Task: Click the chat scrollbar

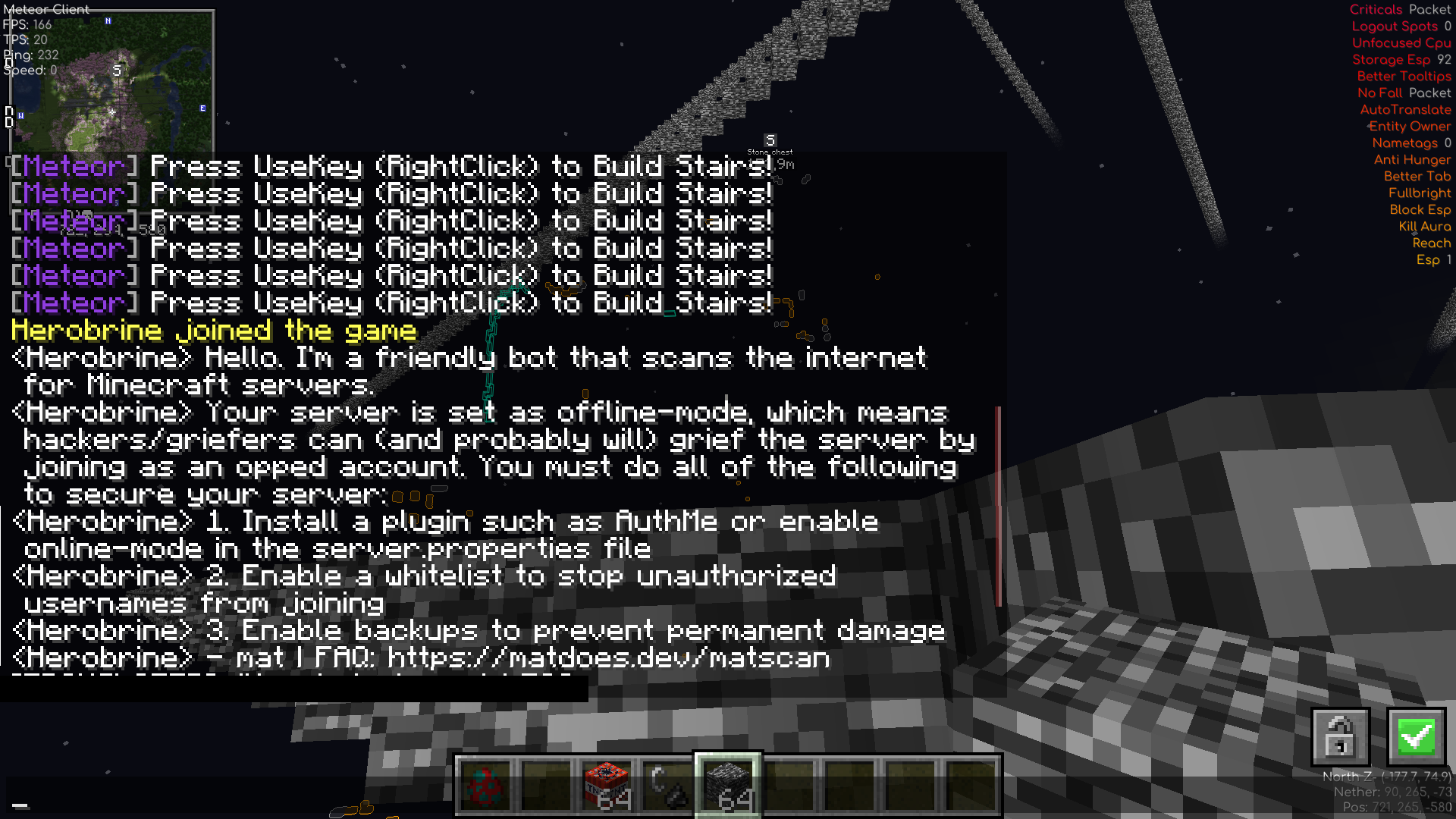Action: tap(998, 506)
